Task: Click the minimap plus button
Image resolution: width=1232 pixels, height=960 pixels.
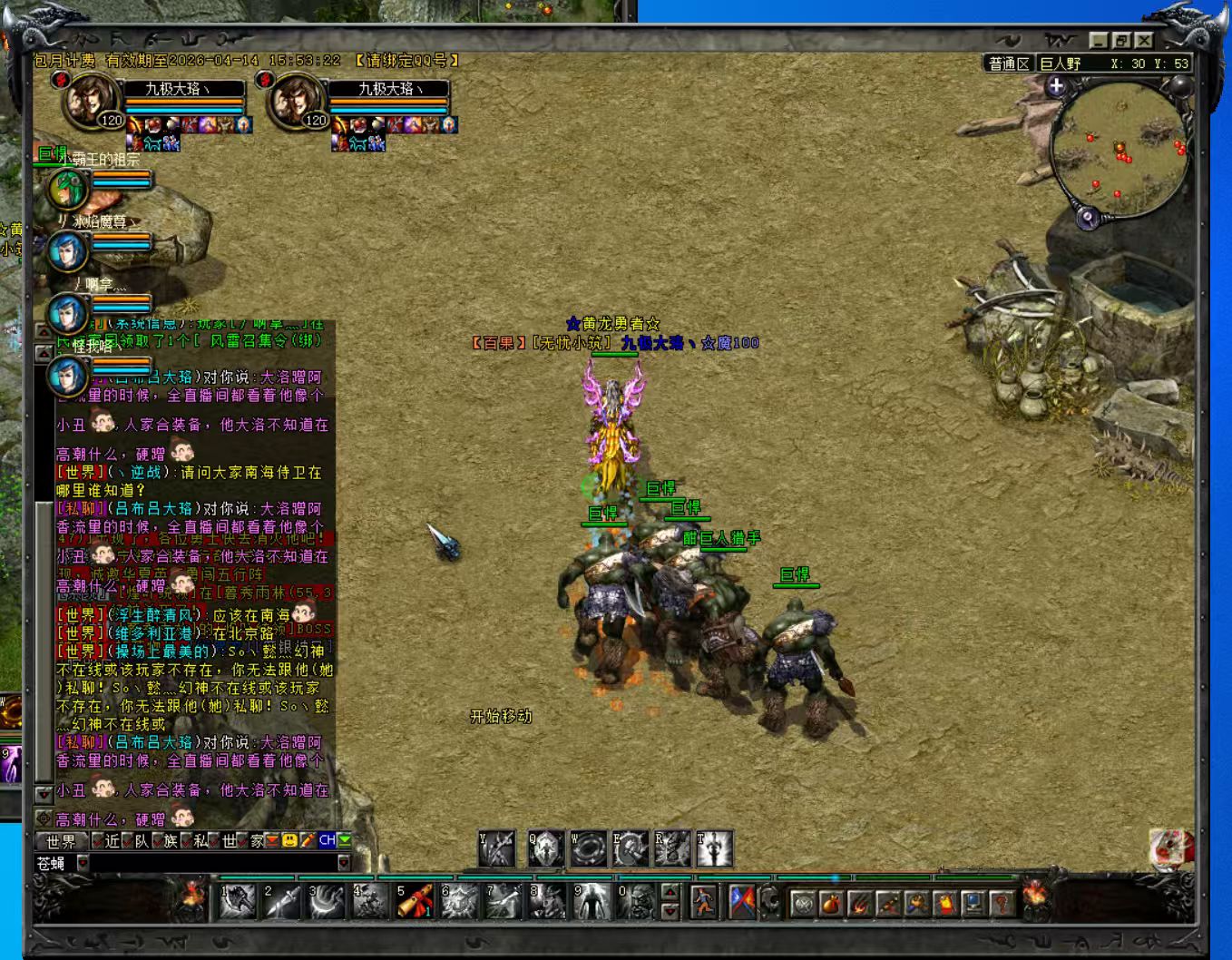Action: coord(1056,86)
